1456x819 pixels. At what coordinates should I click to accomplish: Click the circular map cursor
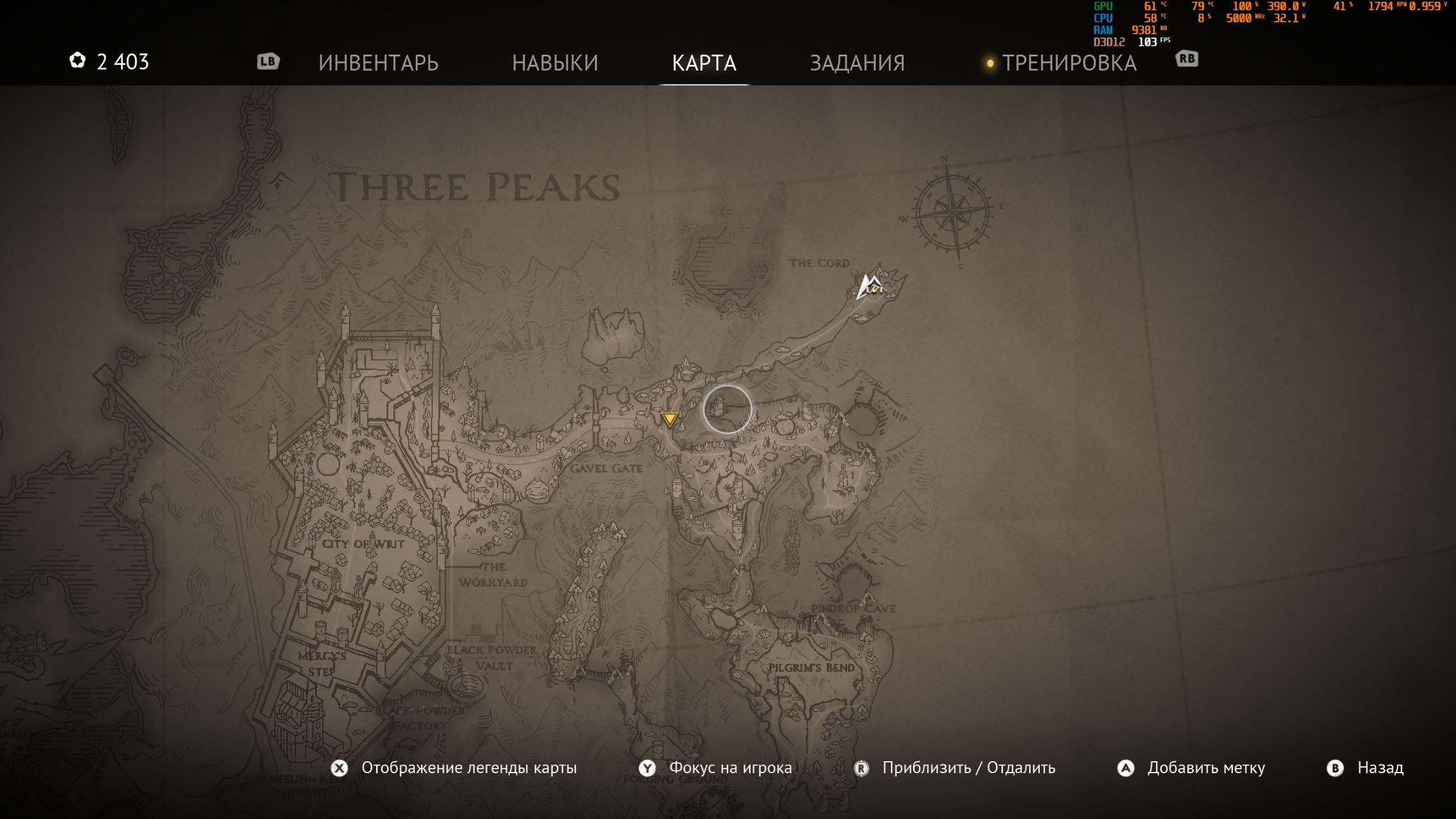pyautogui.click(x=727, y=409)
